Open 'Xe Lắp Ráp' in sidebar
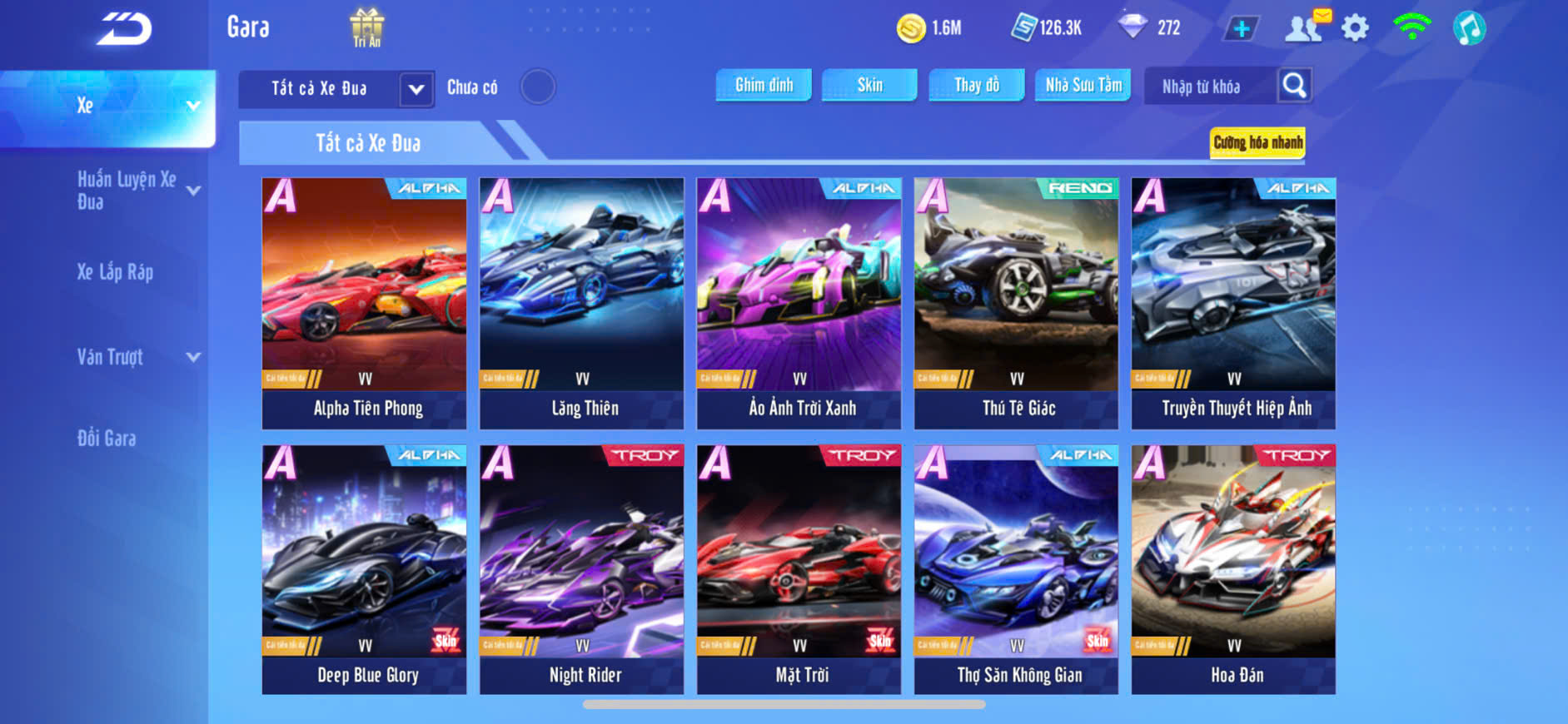The image size is (1568, 724). coord(115,272)
